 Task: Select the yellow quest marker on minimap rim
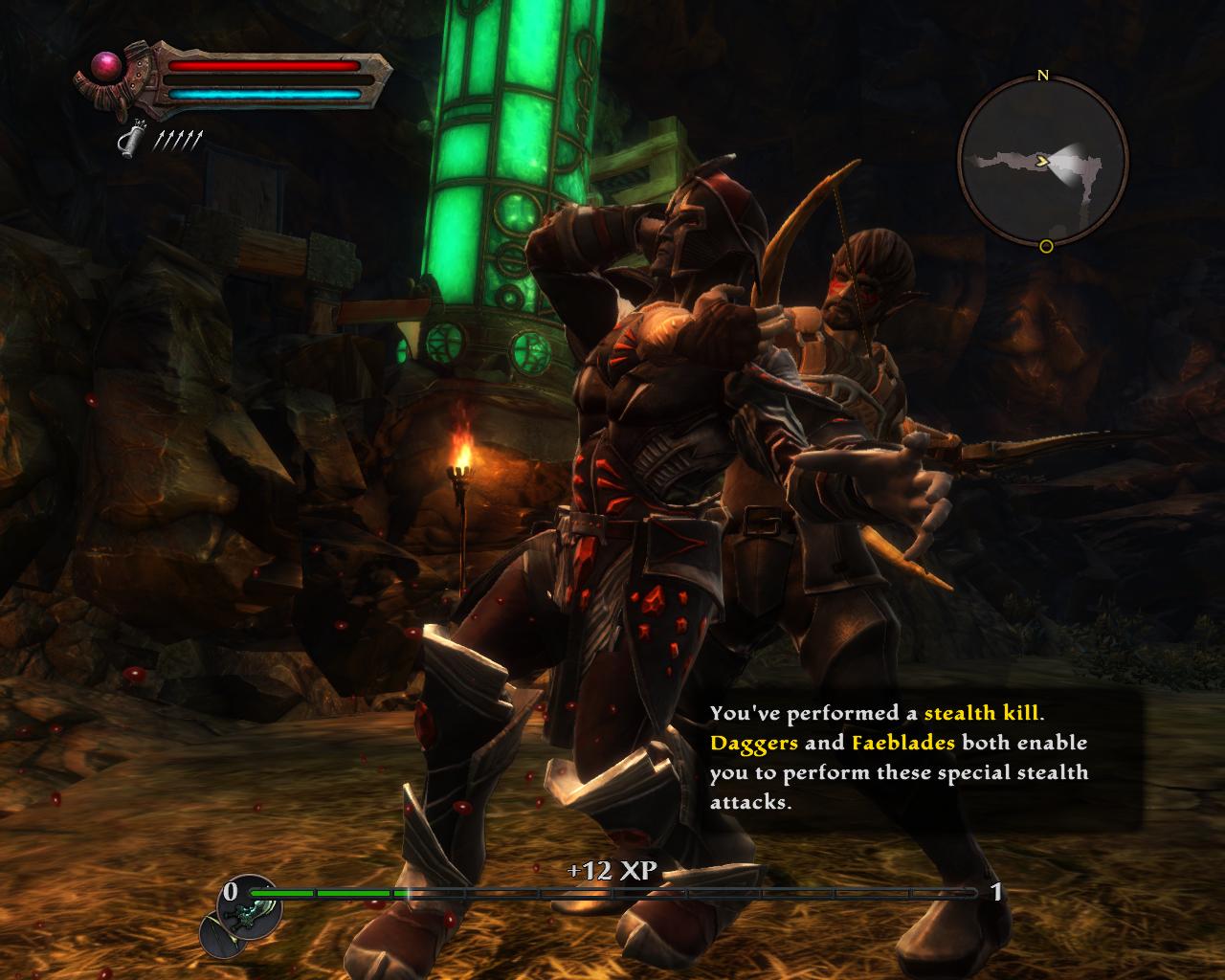coord(1046,246)
